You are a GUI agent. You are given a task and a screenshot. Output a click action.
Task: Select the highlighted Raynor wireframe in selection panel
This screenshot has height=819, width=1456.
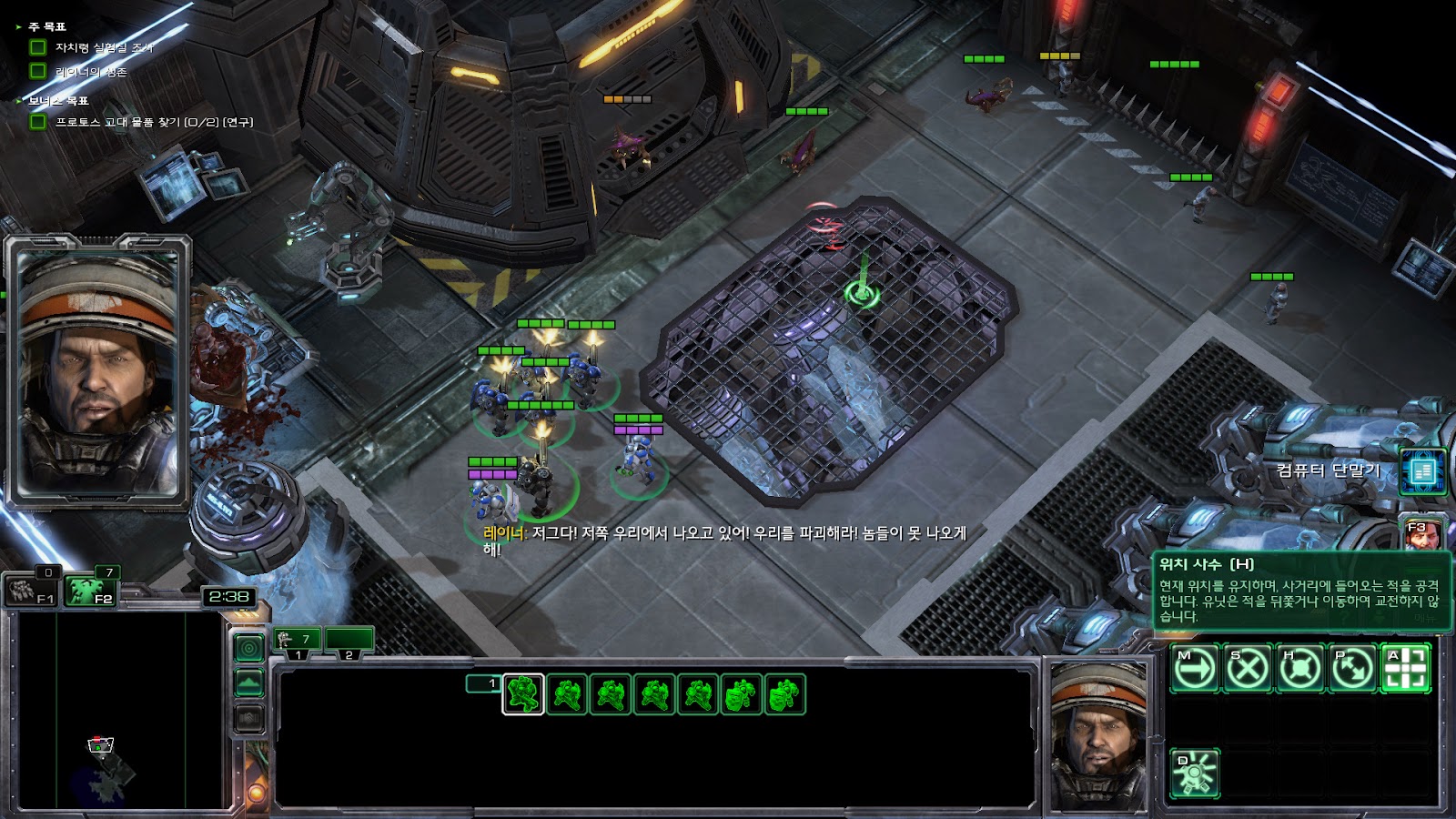point(523,695)
